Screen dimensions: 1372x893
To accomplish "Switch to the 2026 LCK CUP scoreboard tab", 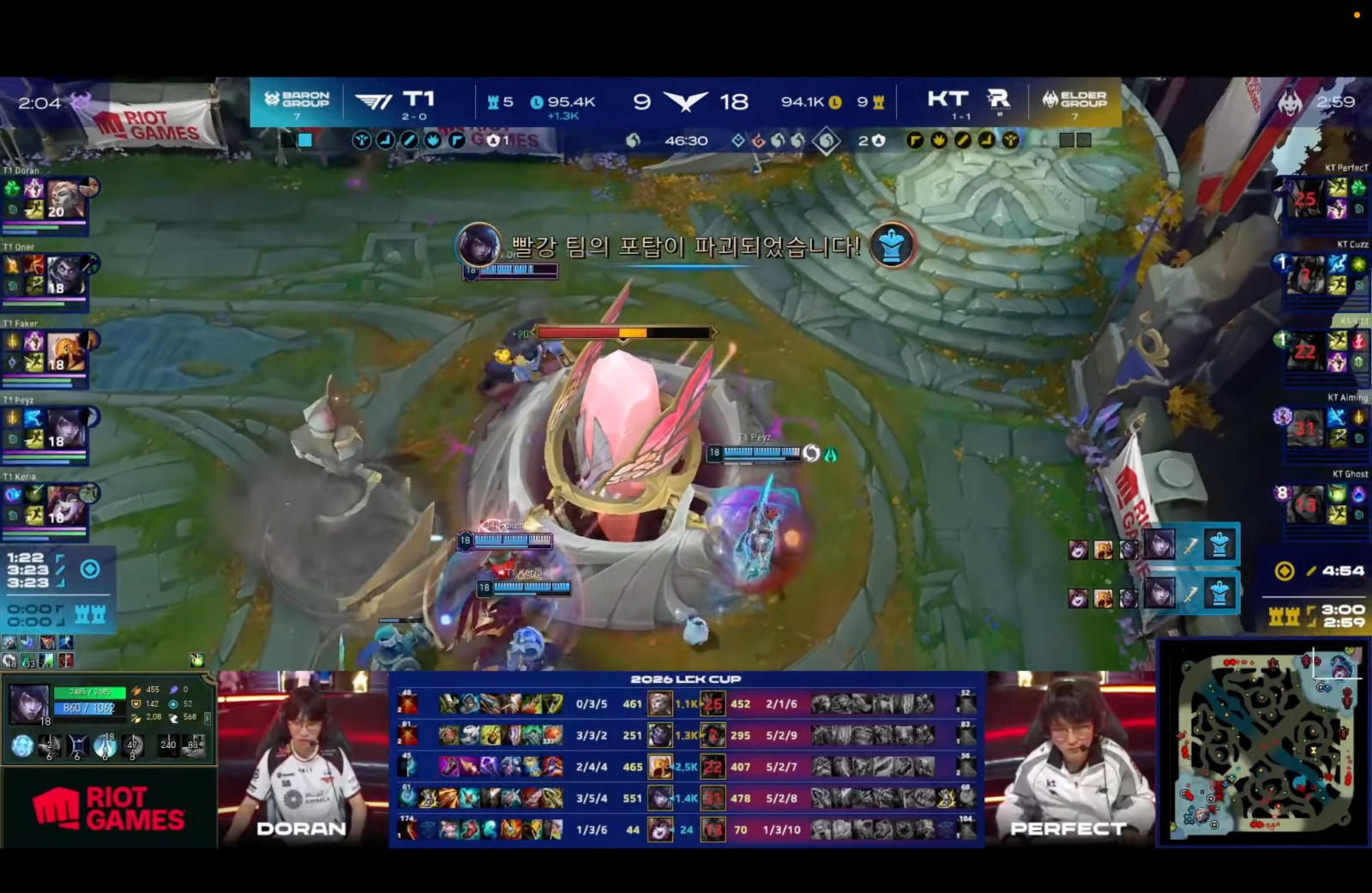I will 686,679.
